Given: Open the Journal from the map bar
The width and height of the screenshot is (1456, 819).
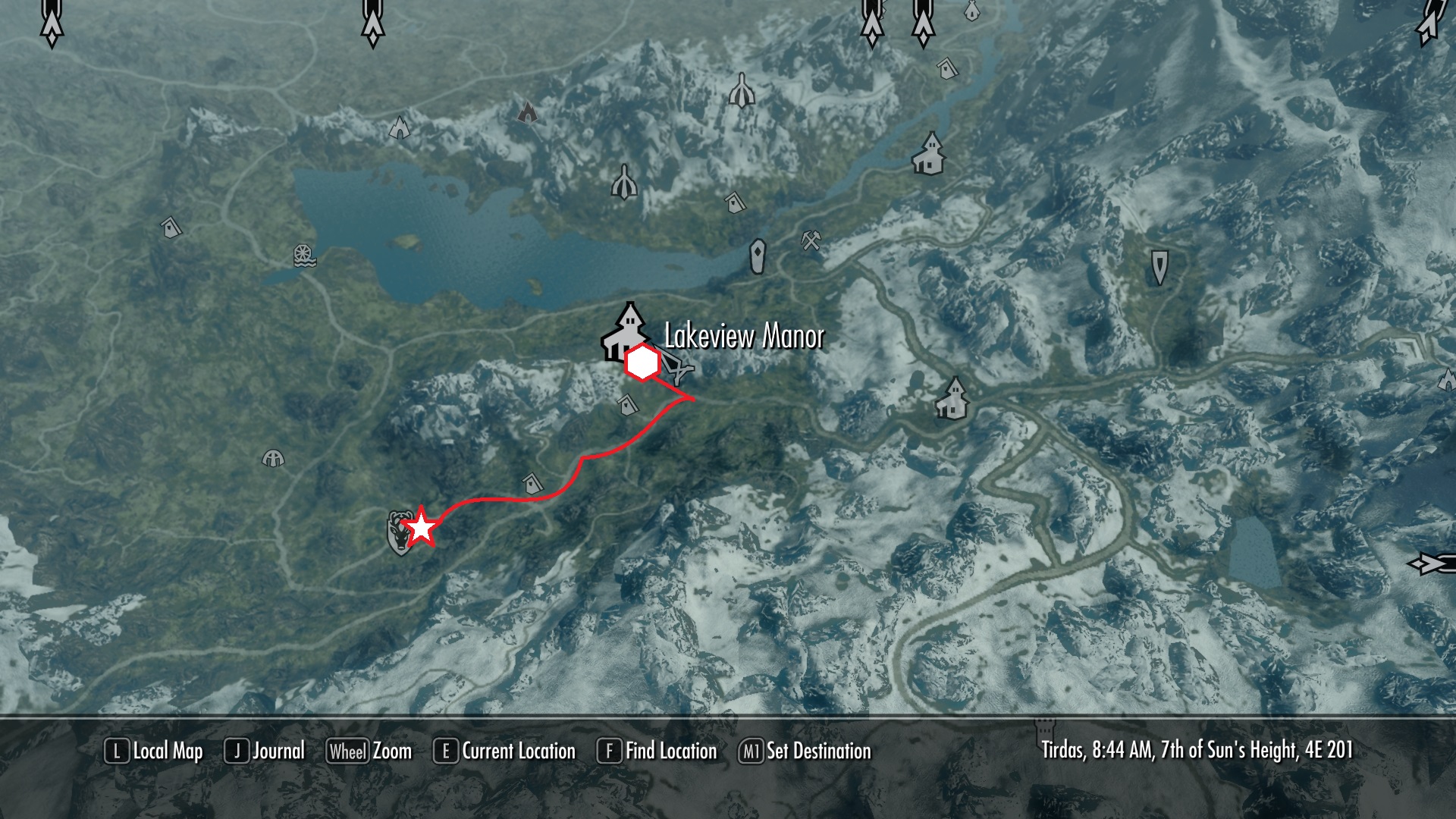Looking at the screenshot, I should coord(265,752).
